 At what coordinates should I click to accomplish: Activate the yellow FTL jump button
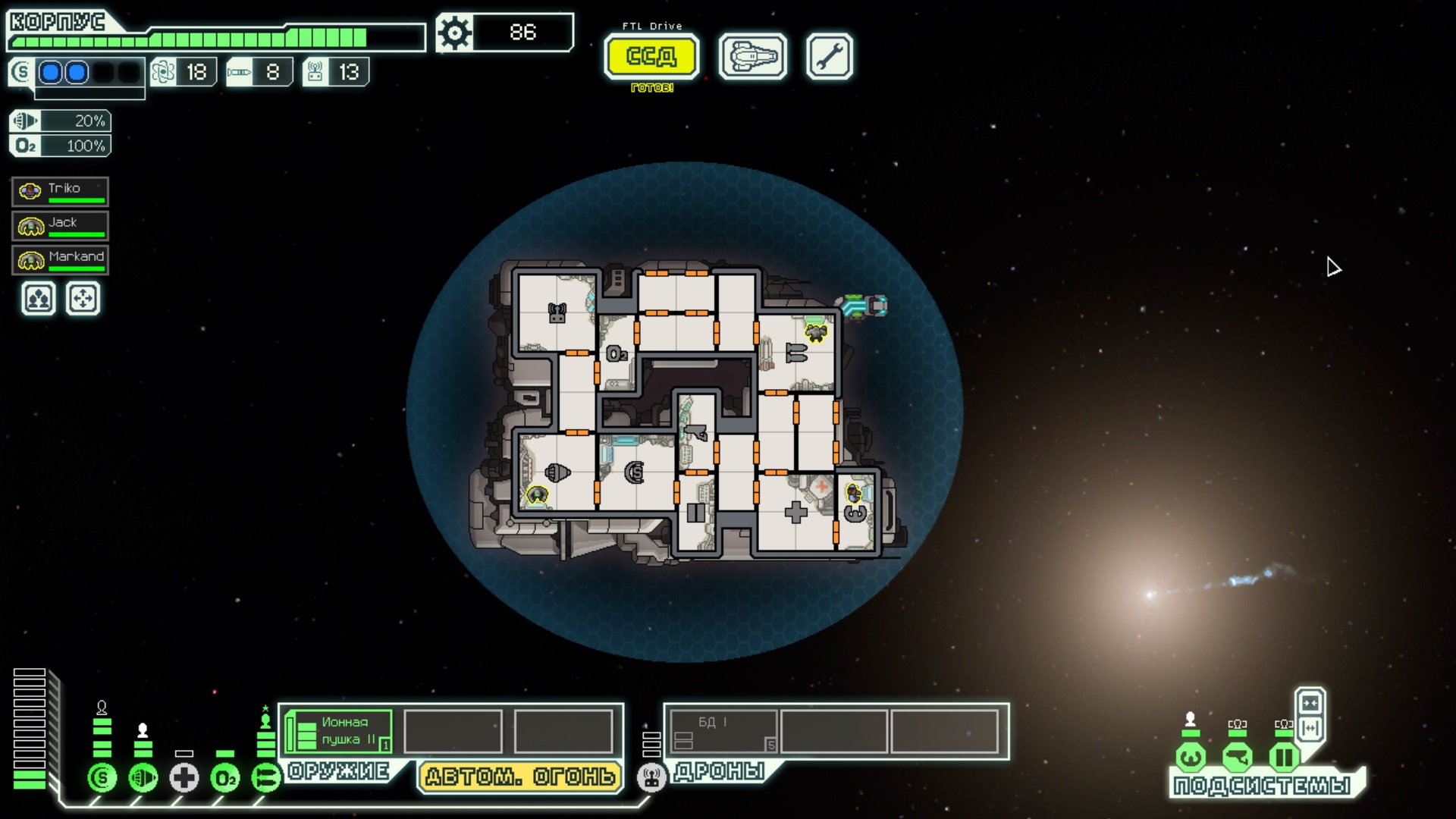[651, 56]
